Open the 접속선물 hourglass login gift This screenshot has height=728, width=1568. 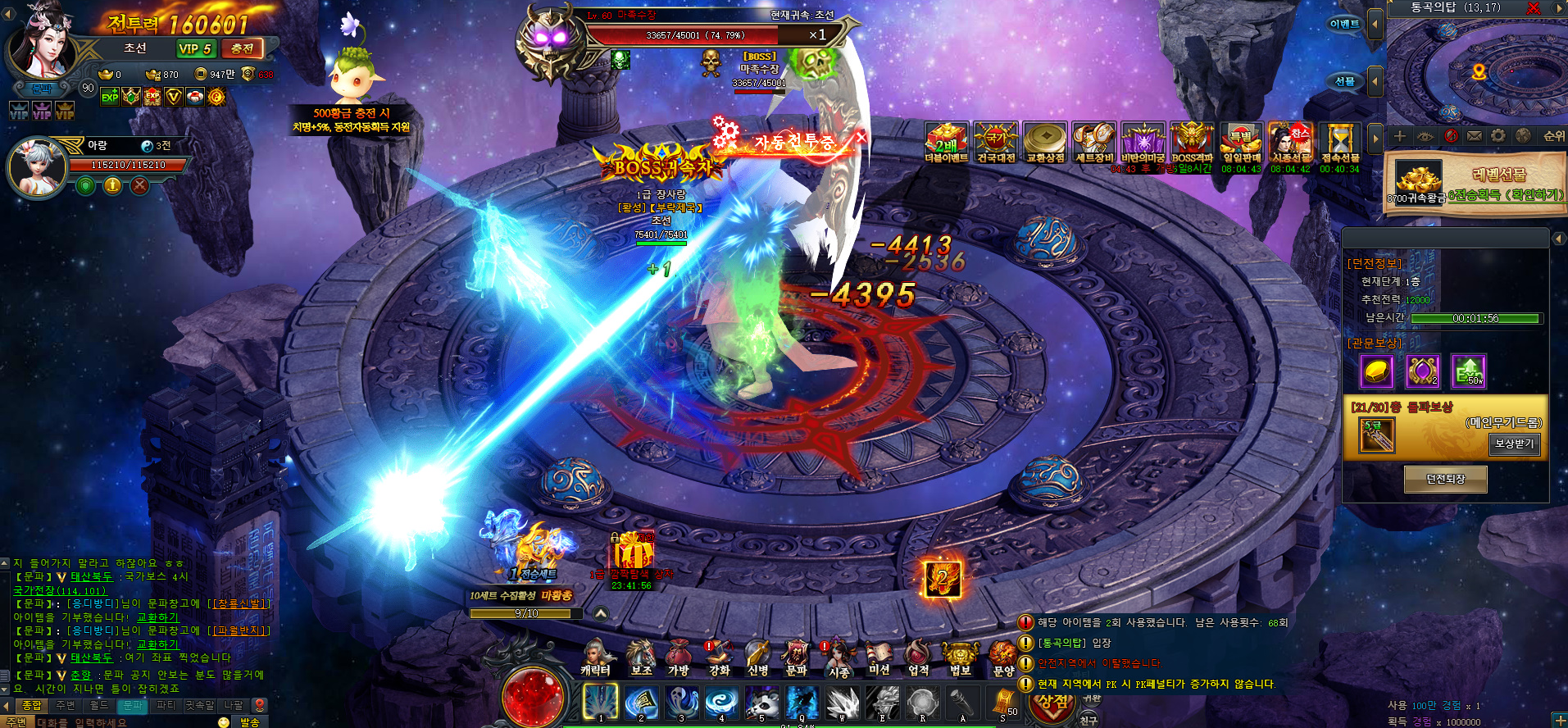[1339, 142]
